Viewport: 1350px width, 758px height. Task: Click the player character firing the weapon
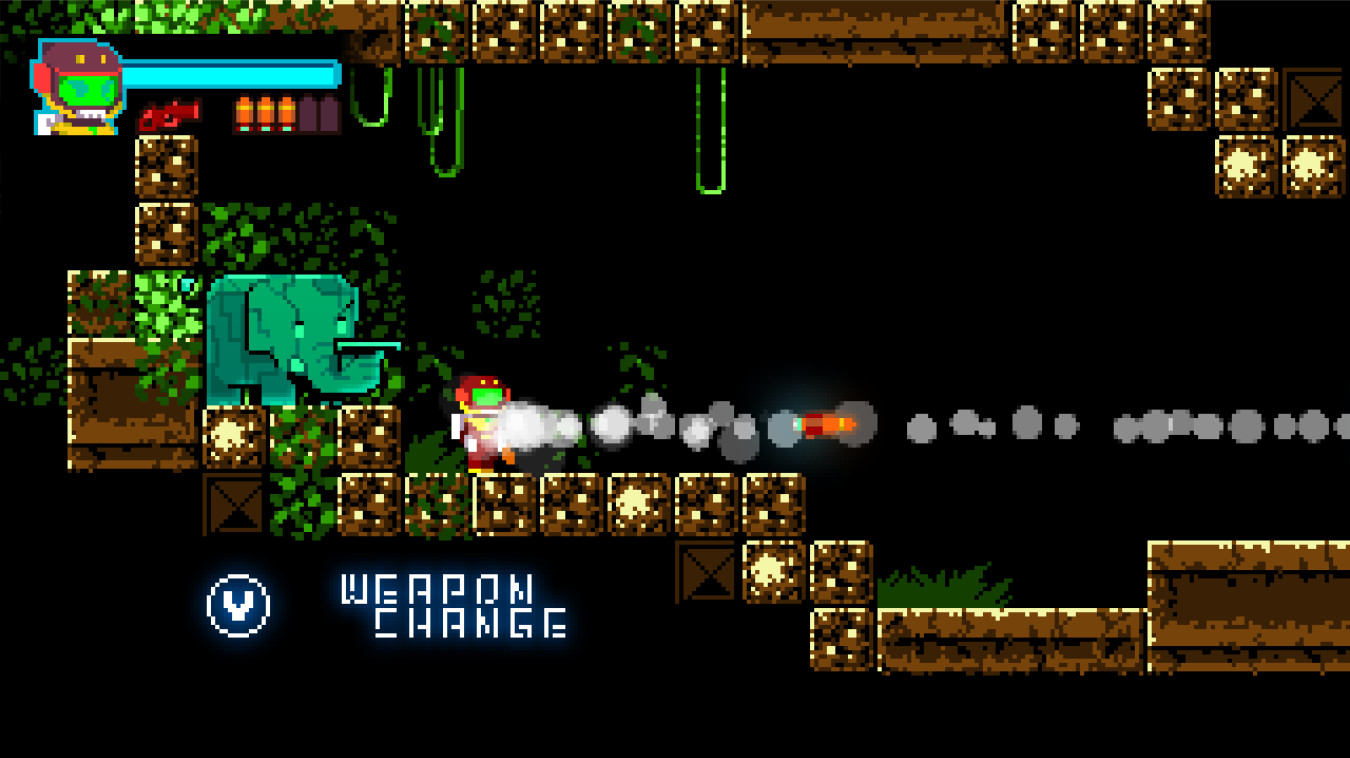click(482, 425)
